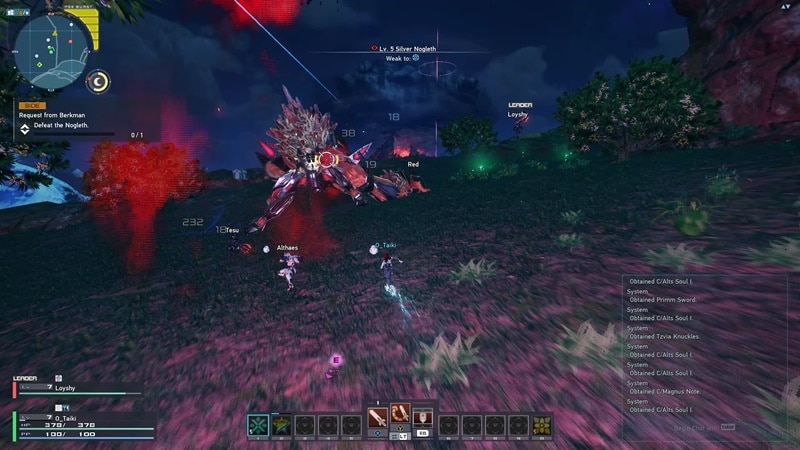Use the healing canister item slot
Image resolution: width=800 pixels, height=450 pixels.
pyautogui.click(x=423, y=417)
